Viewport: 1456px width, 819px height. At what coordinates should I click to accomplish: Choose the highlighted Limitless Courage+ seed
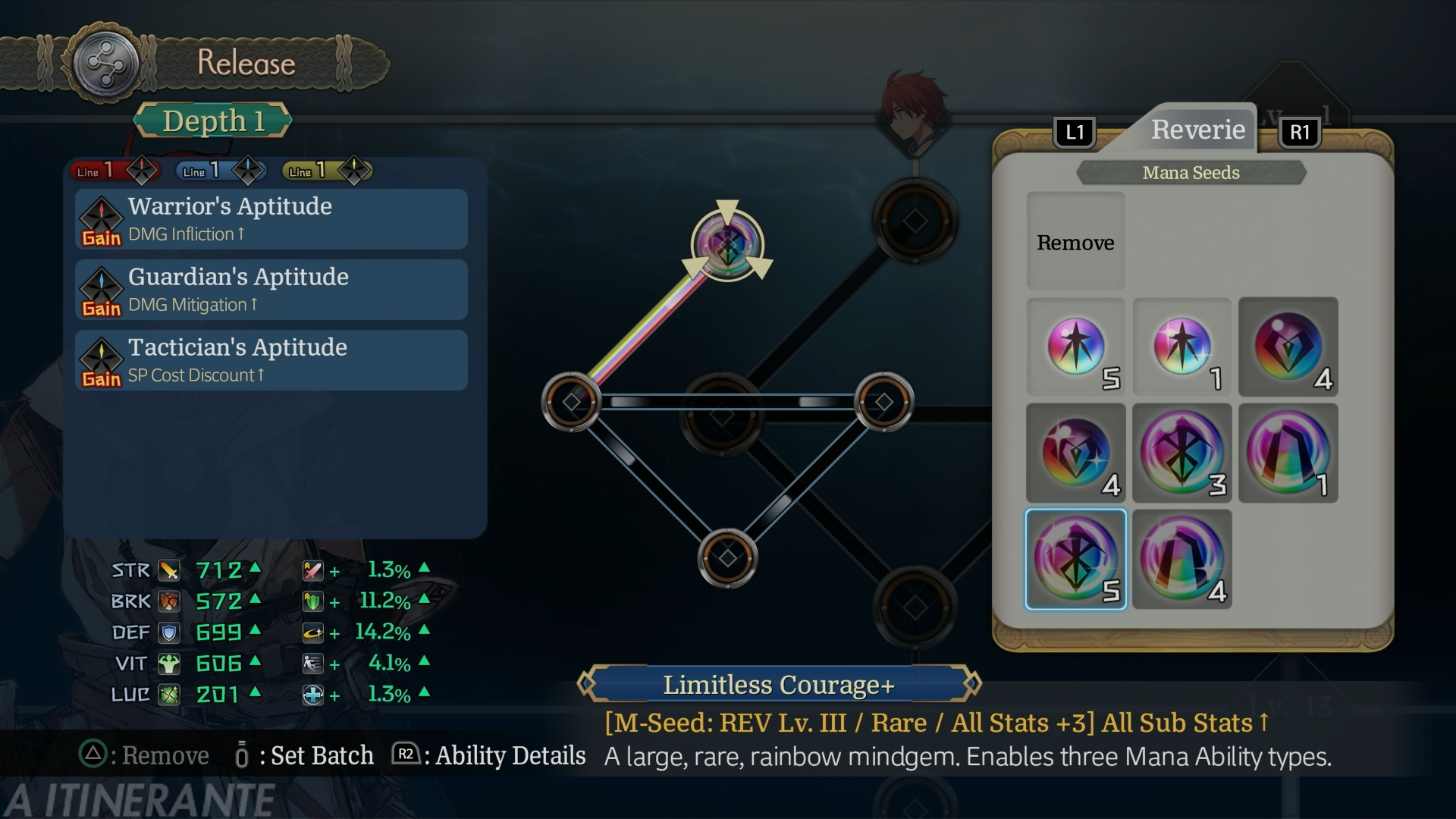point(1075,559)
